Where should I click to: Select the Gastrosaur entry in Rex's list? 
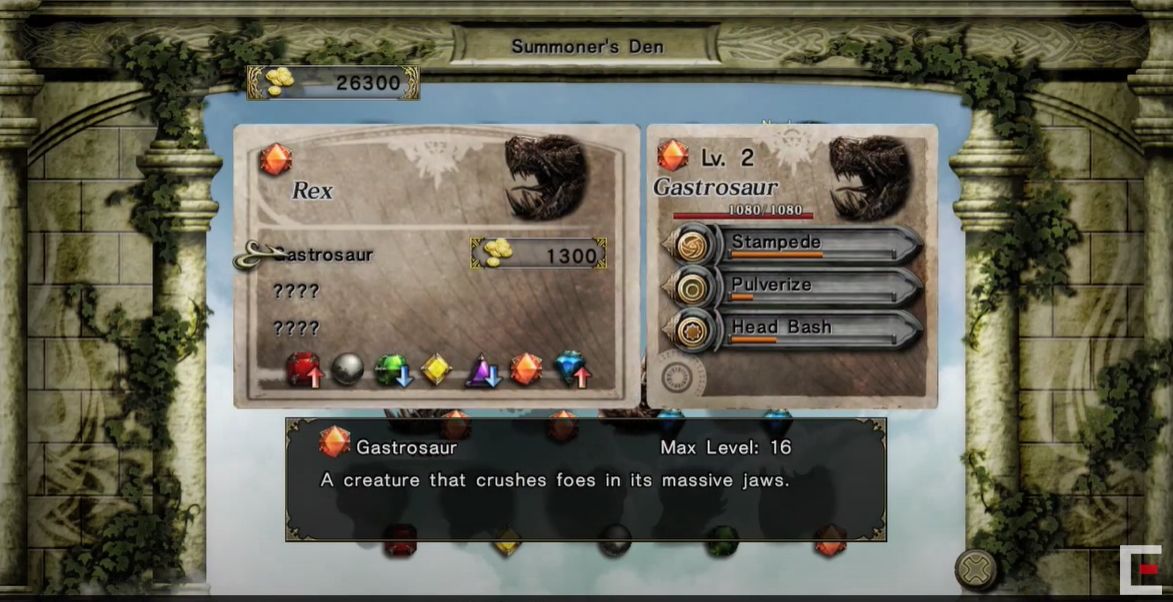point(323,255)
